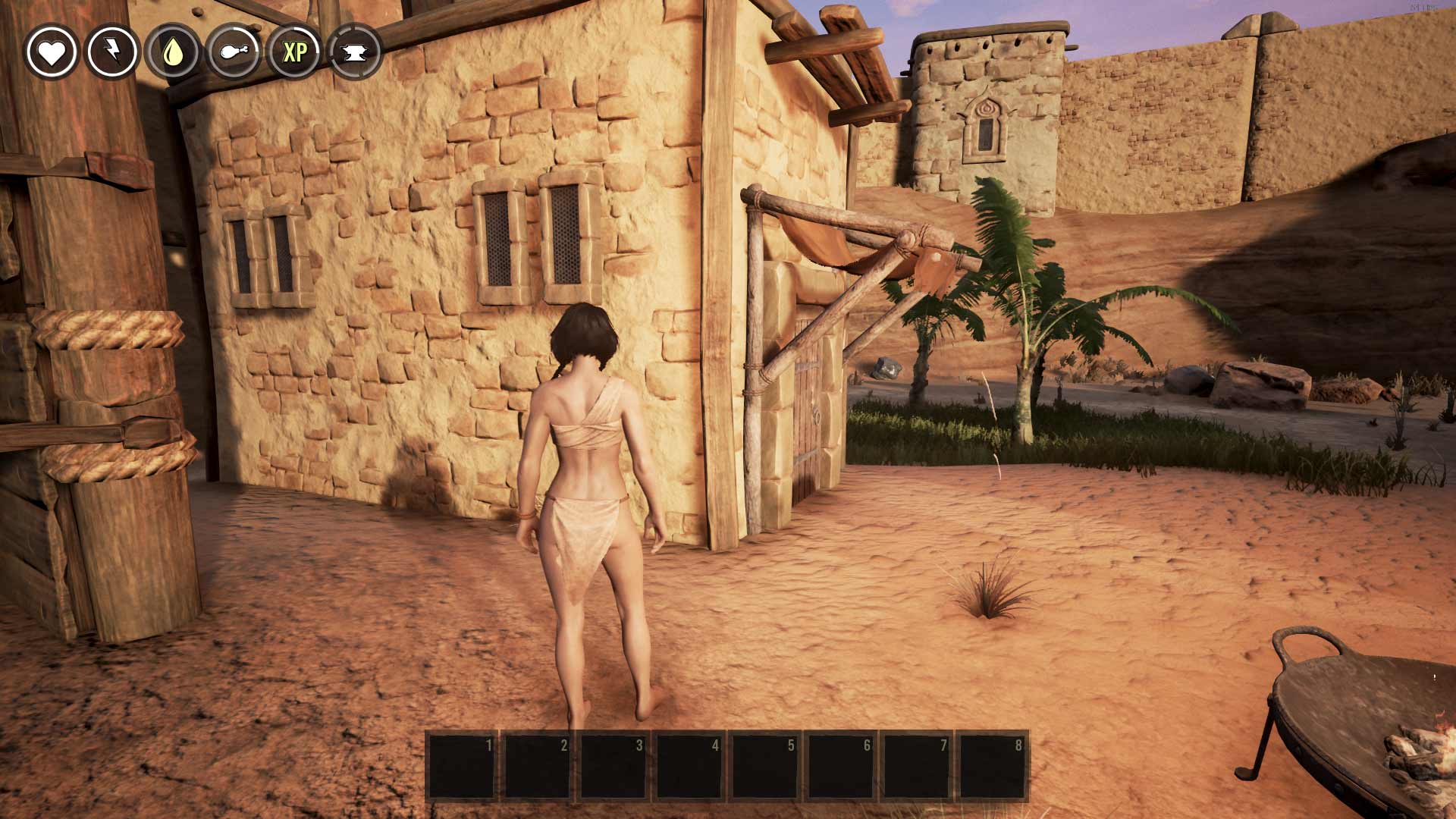Select hotbar slot 4
1456x819 pixels.
point(689,766)
